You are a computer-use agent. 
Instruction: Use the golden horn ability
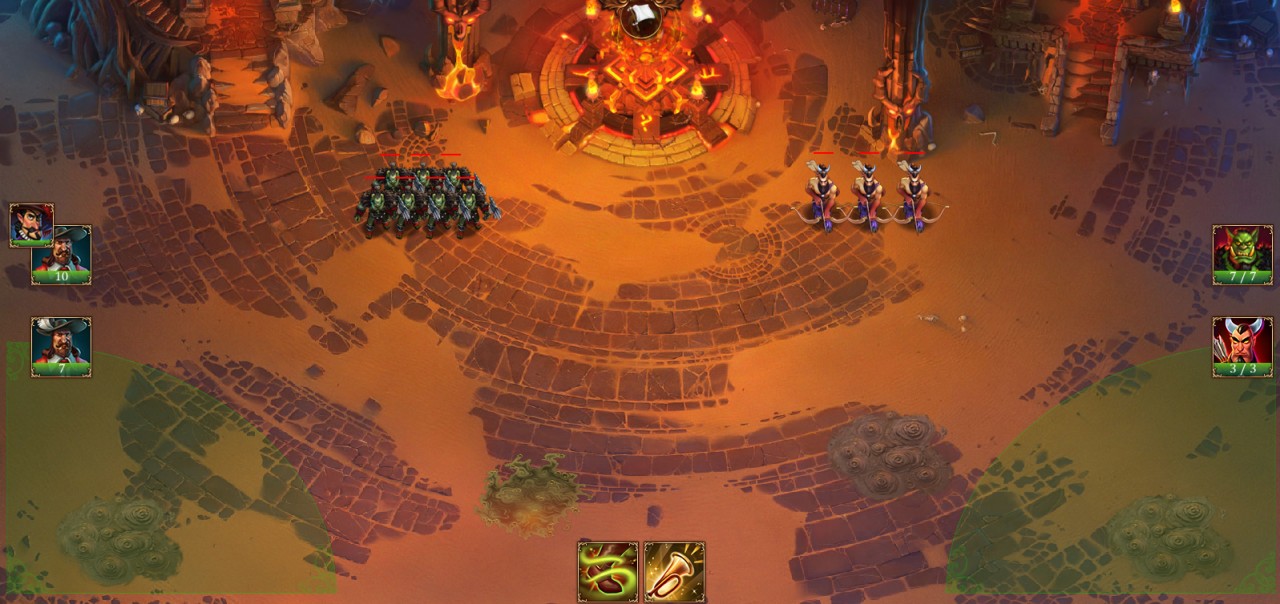pyautogui.click(x=674, y=572)
